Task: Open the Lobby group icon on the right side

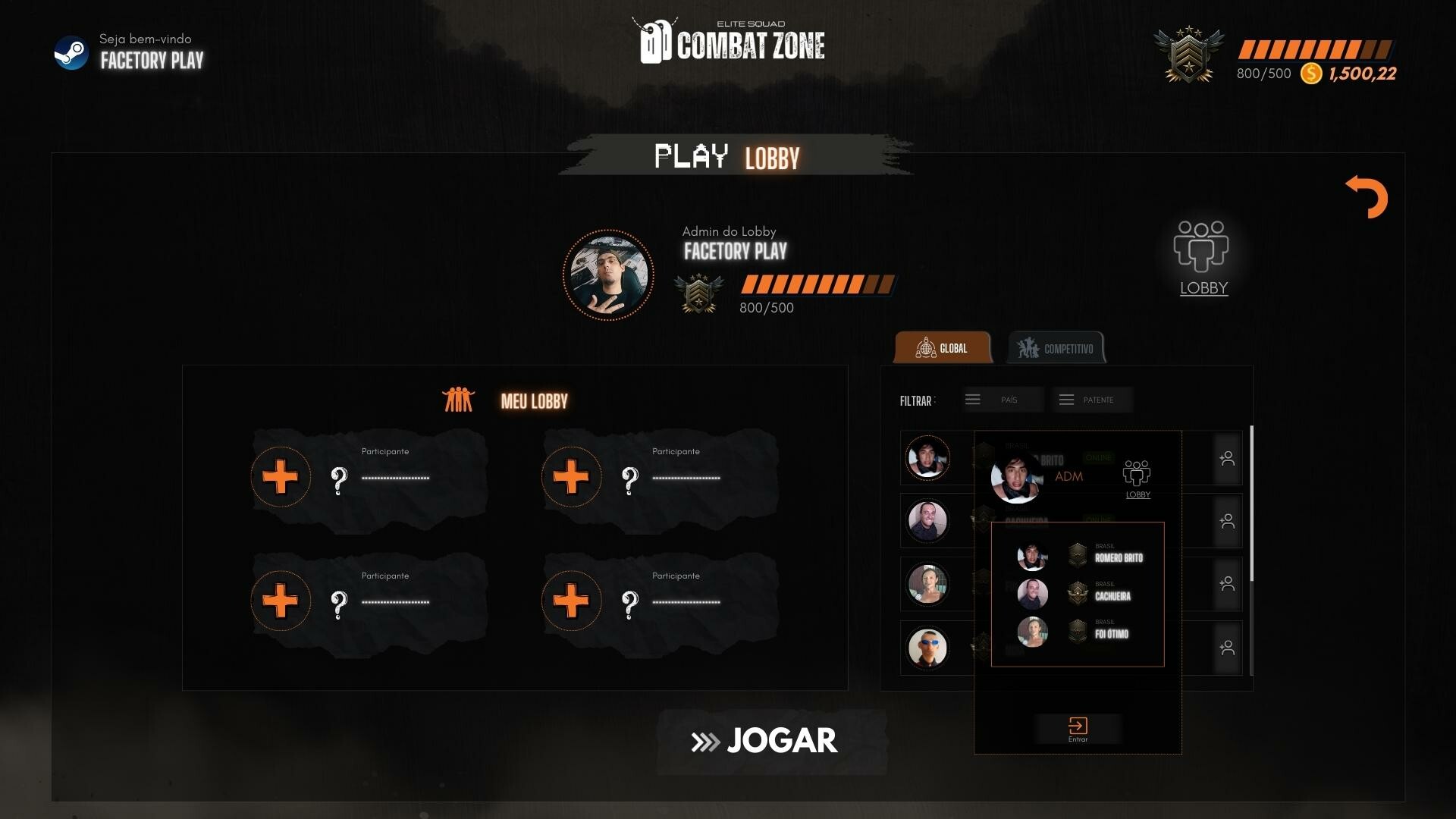Action: [x=1202, y=246]
